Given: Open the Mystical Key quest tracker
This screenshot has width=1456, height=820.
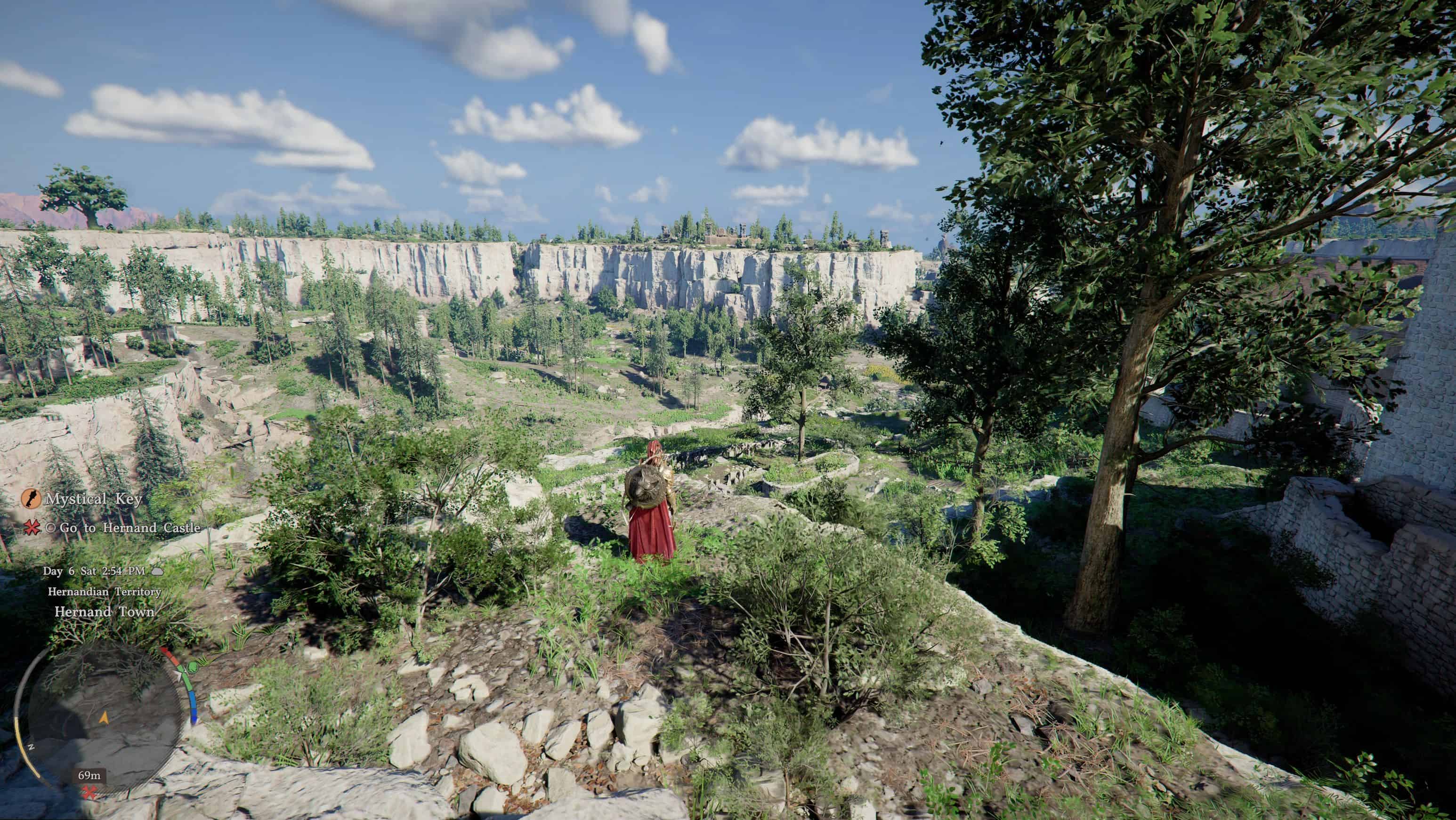Looking at the screenshot, I should point(93,499).
